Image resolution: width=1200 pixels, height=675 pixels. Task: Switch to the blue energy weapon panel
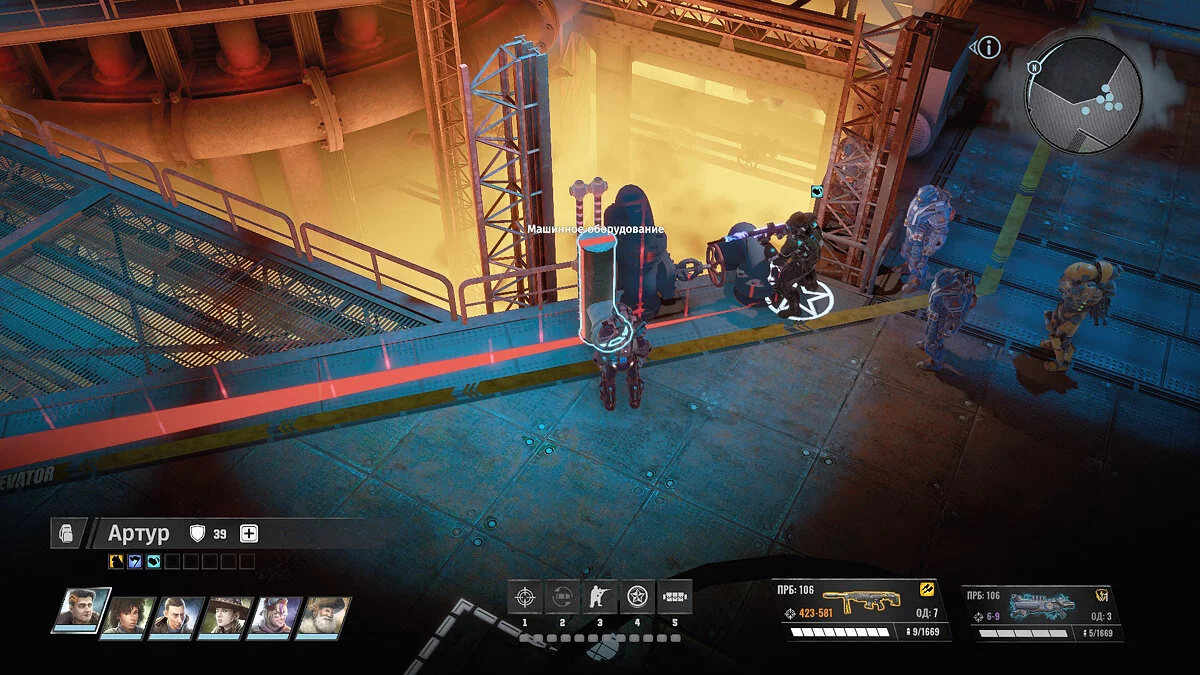[1041, 612]
